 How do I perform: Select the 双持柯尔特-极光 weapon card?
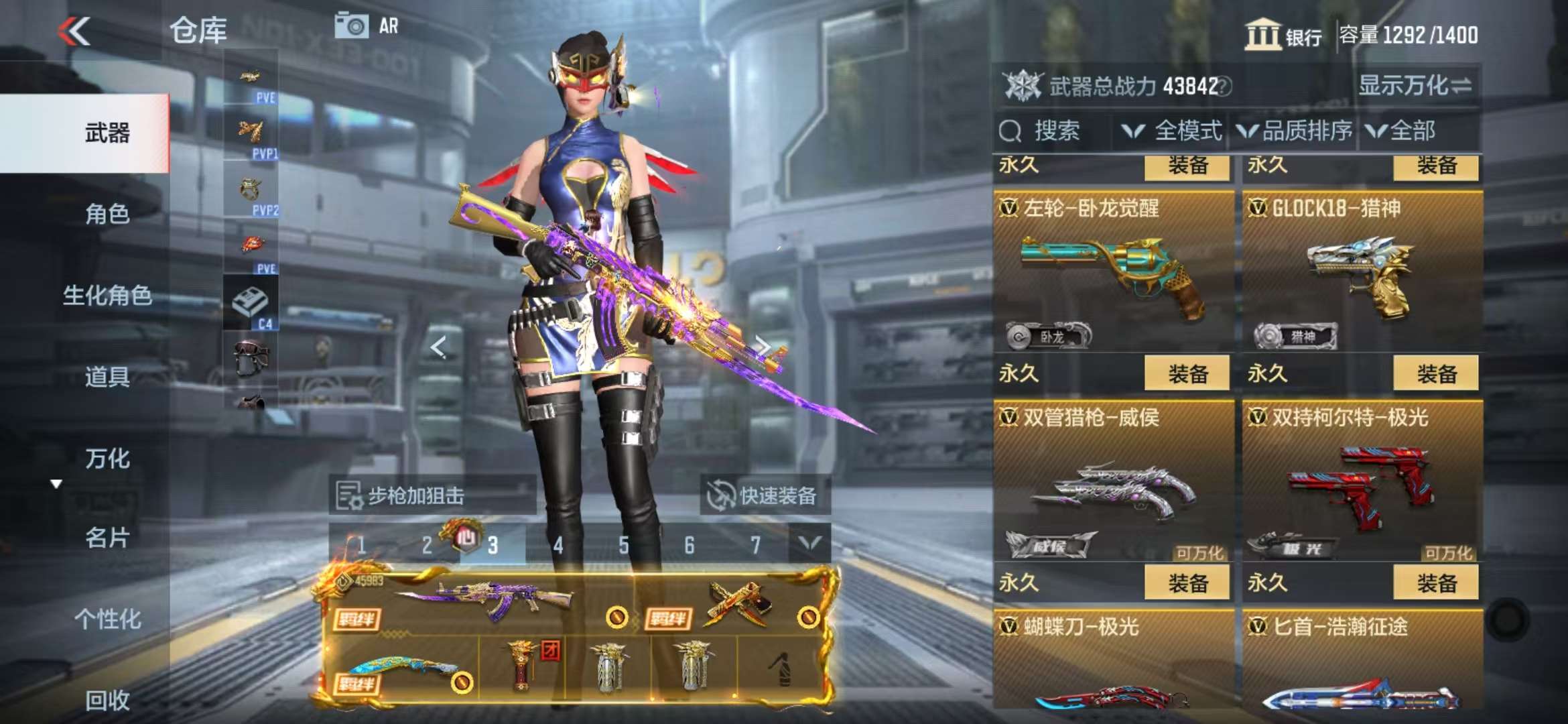point(1362,483)
